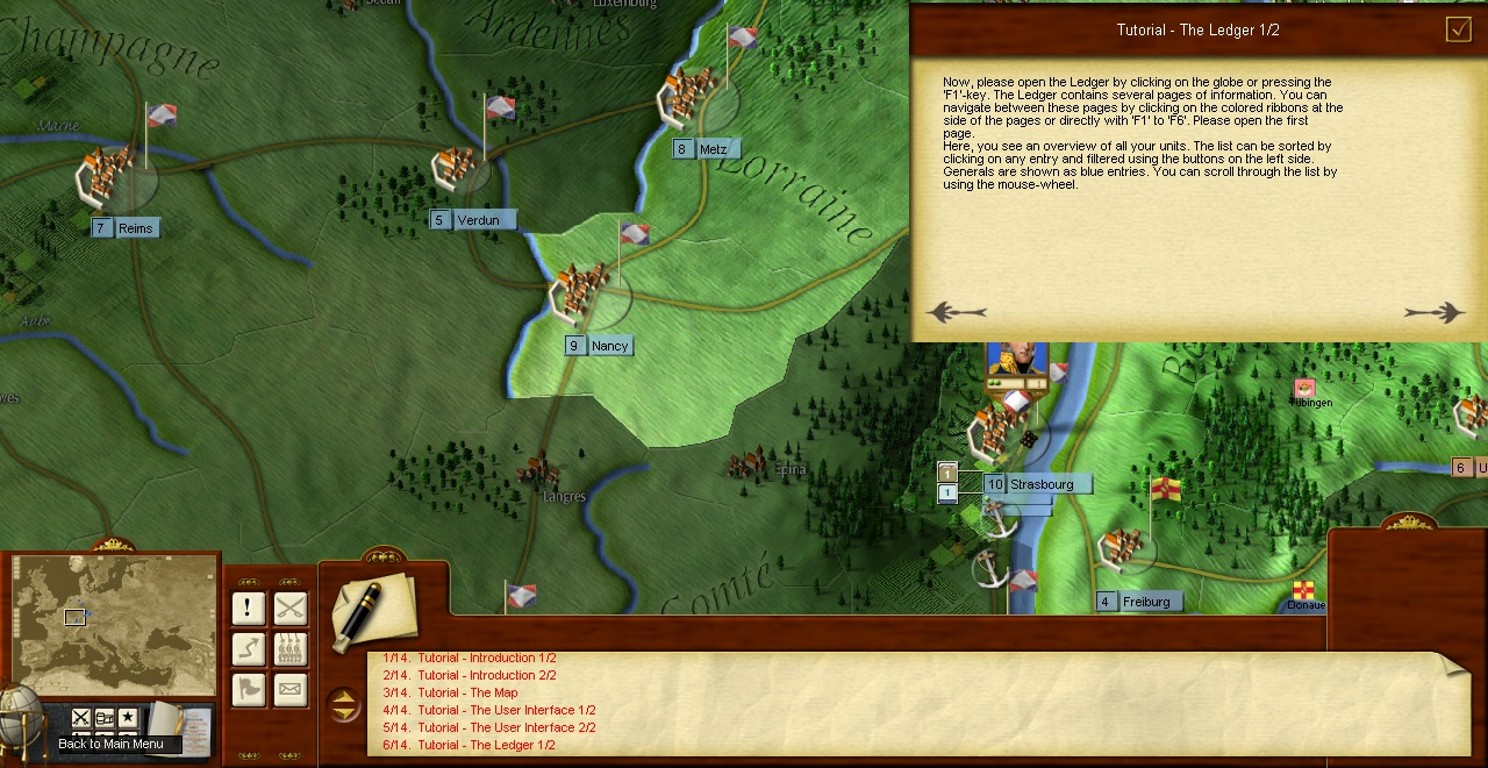
Task: Click the crossed swords map filter button
Action: pos(81,717)
